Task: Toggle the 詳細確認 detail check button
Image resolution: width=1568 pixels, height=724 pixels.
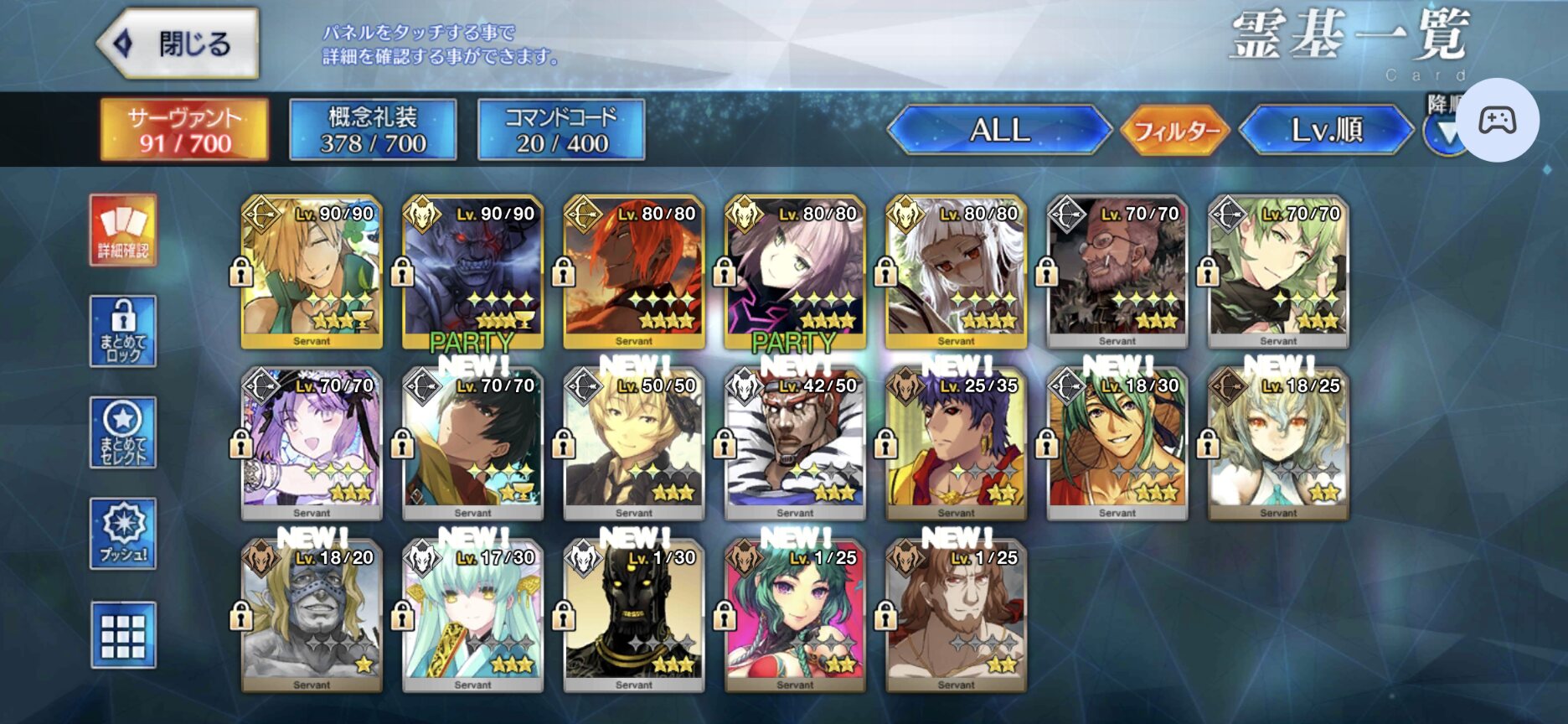Action: point(123,230)
